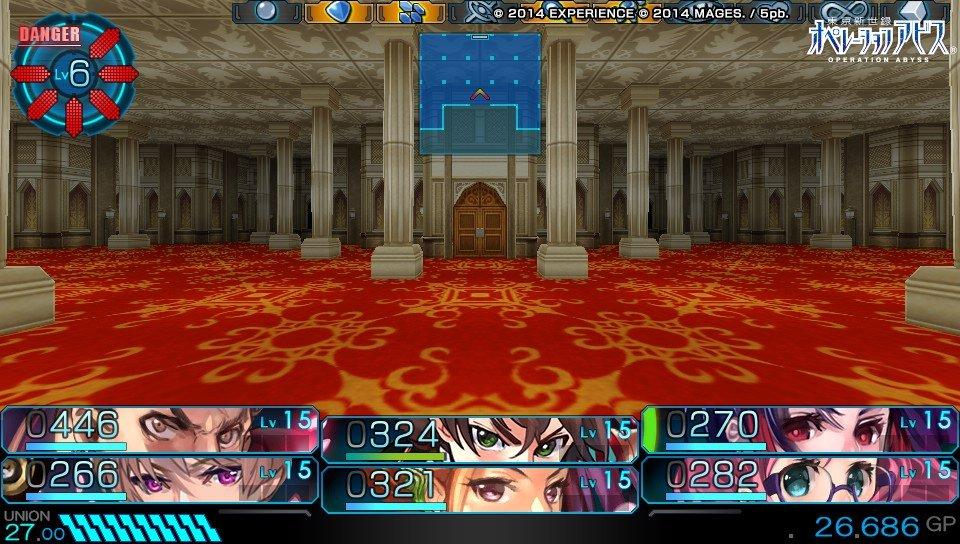Activate the blue gem icon in top bar
960x544 pixels.
tap(338, 12)
